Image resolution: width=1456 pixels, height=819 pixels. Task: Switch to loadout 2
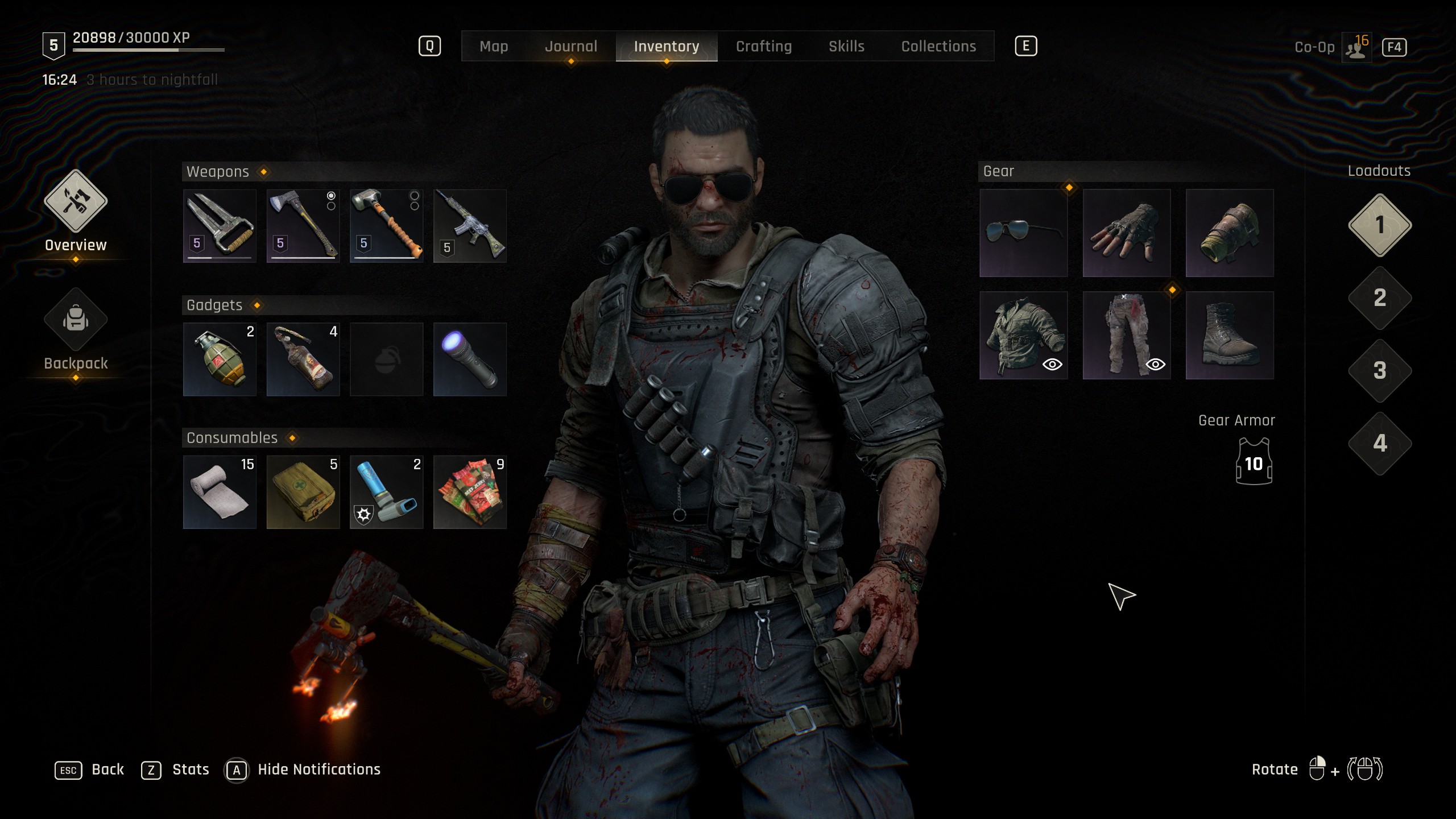pyautogui.click(x=1379, y=298)
